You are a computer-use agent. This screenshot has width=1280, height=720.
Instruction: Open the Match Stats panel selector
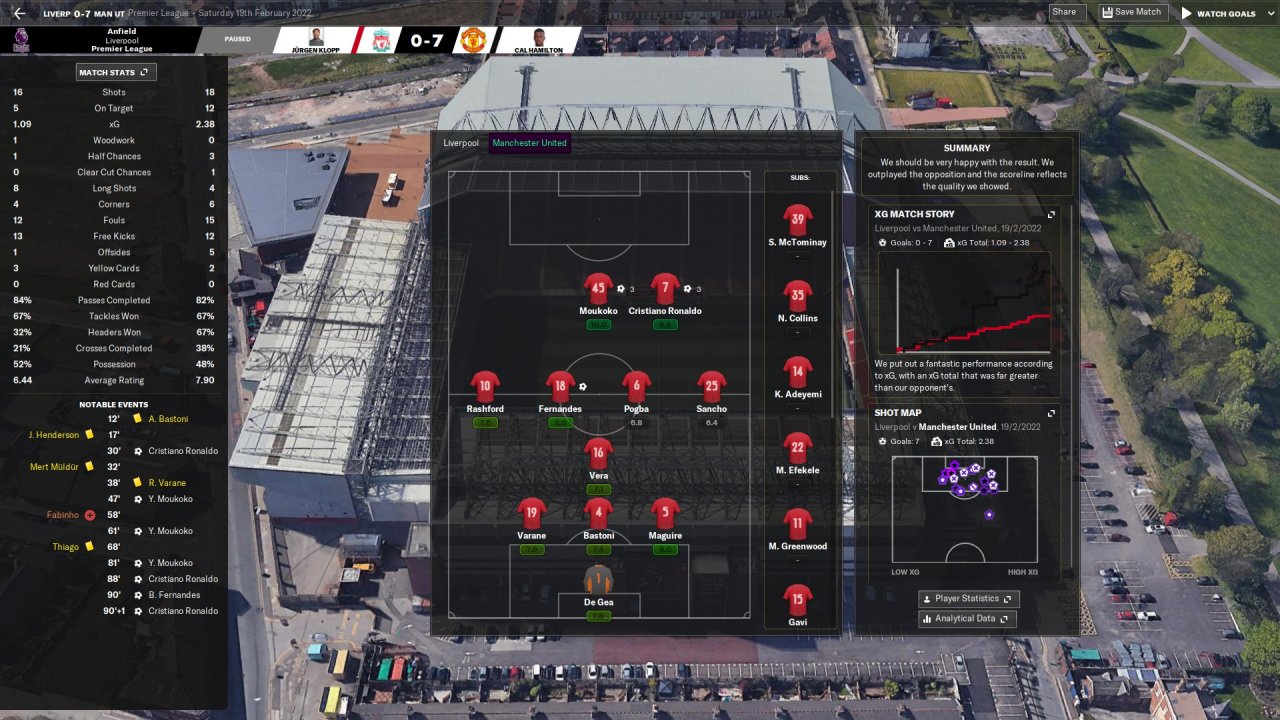point(116,72)
